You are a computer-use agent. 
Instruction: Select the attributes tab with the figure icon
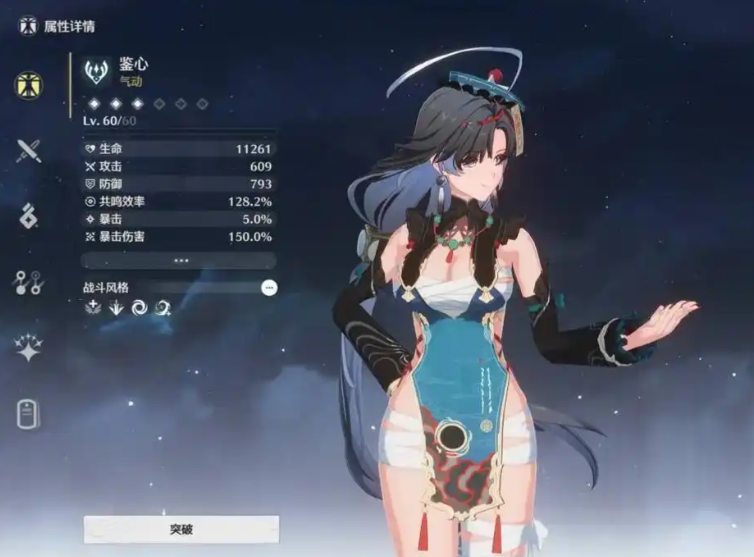[x=28, y=86]
